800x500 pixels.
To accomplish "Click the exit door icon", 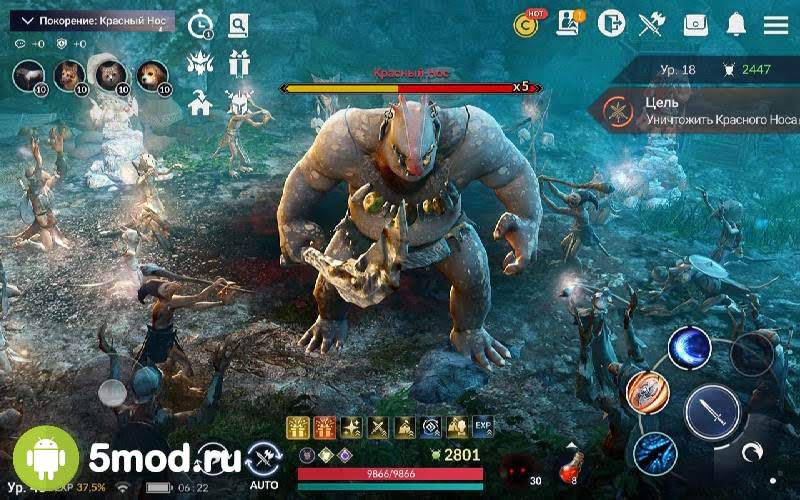I will click(x=610, y=24).
